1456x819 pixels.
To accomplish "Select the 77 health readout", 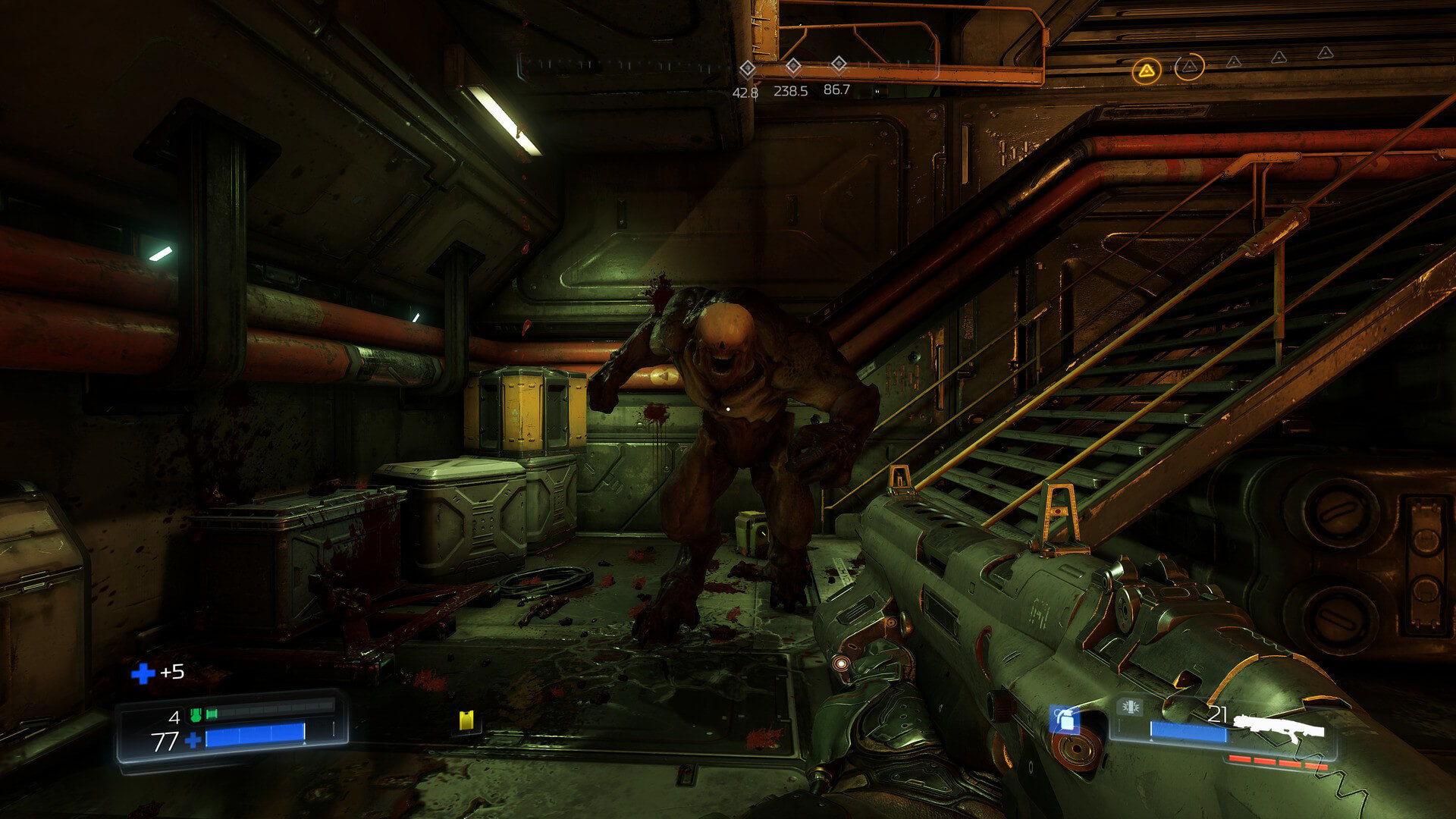I will coord(164,739).
